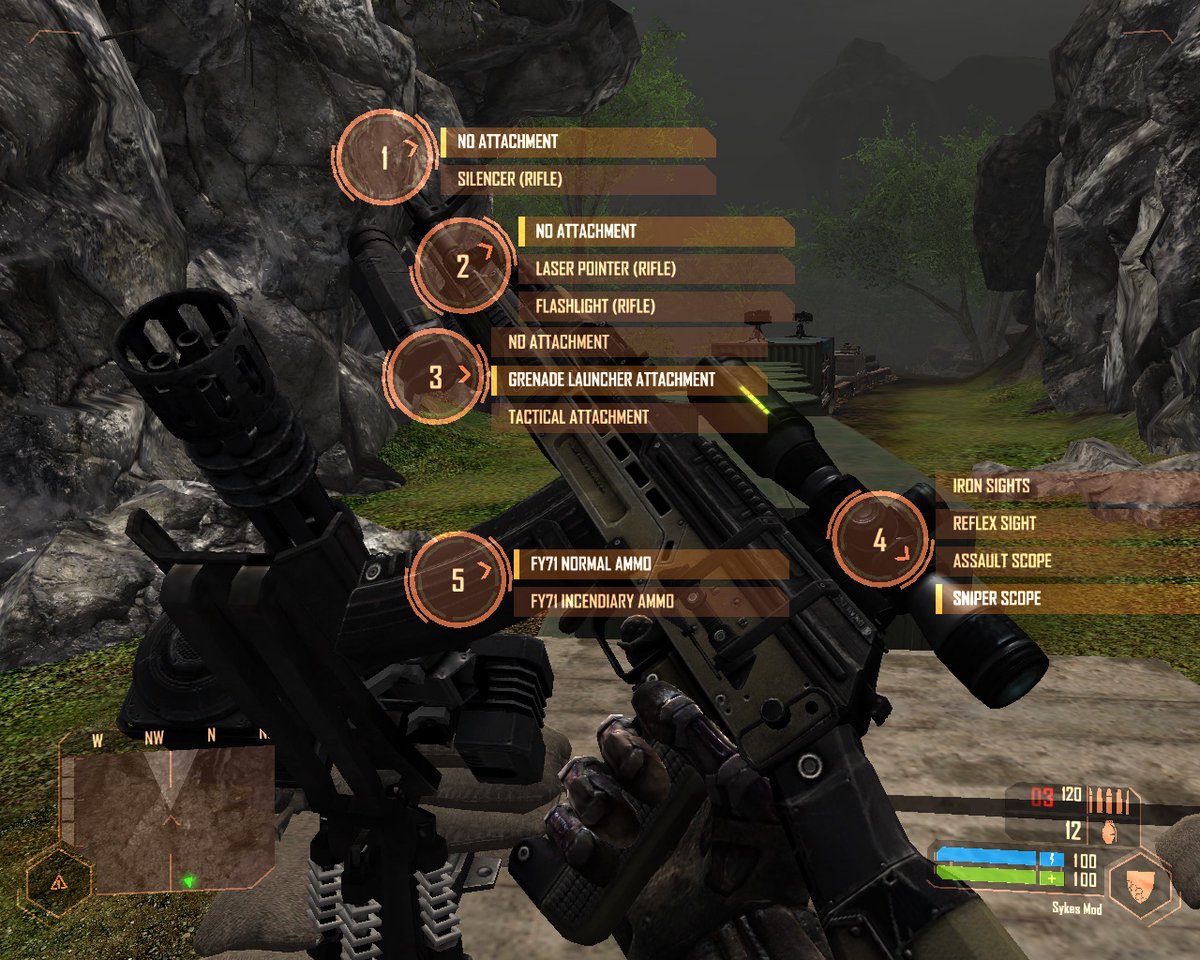1200x960 pixels.
Task: Equip the Laser Pointer (Rifle)
Action: tap(656, 269)
